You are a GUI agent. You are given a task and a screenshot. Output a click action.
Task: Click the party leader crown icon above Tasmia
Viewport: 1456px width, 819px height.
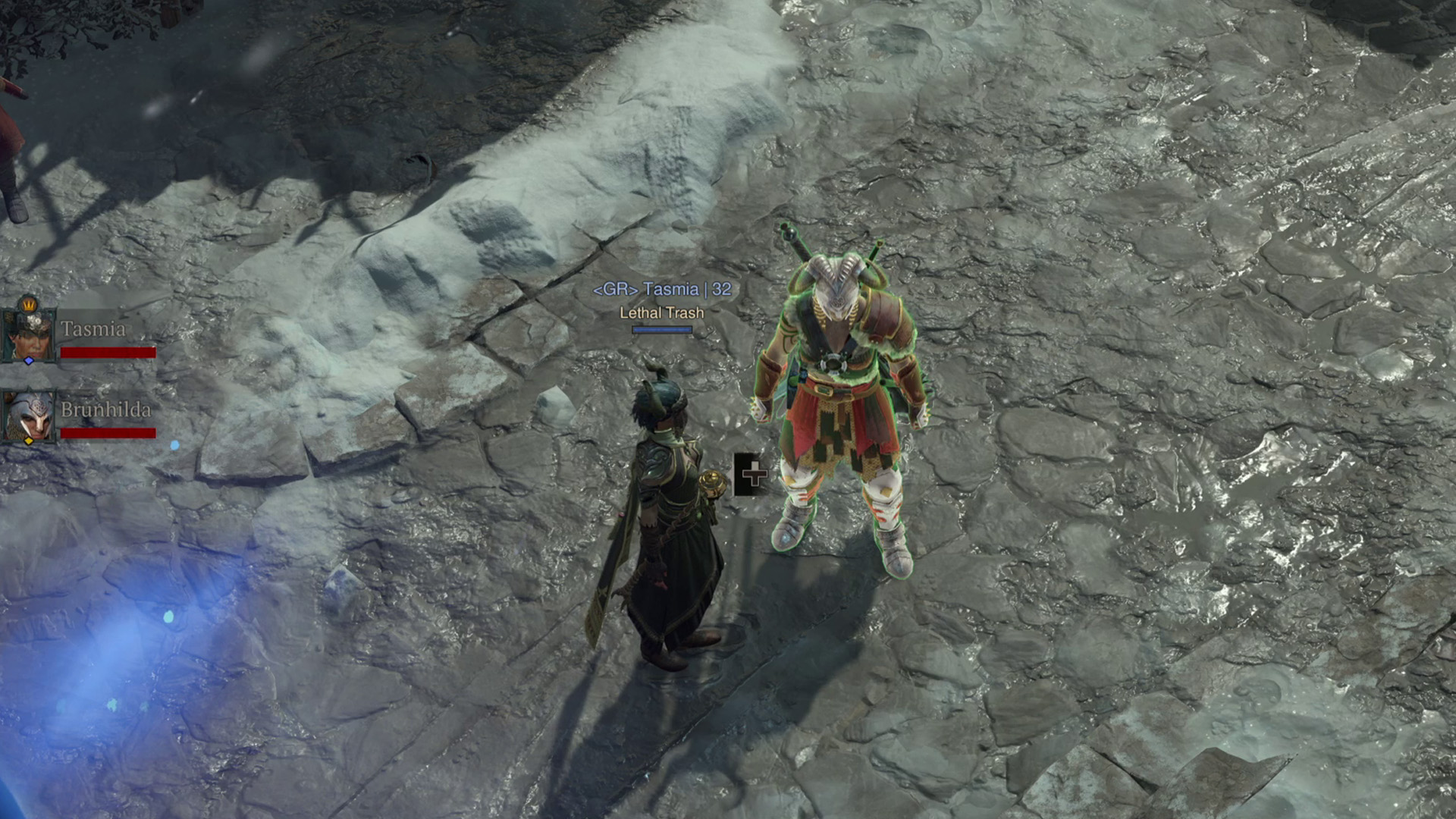[x=29, y=304]
